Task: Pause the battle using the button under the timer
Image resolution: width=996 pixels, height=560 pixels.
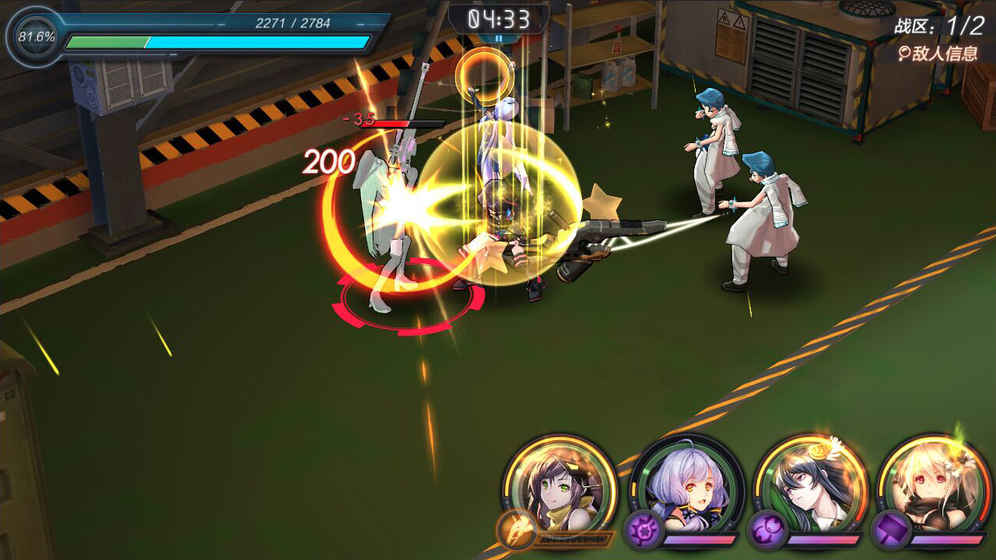Action: (499, 39)
